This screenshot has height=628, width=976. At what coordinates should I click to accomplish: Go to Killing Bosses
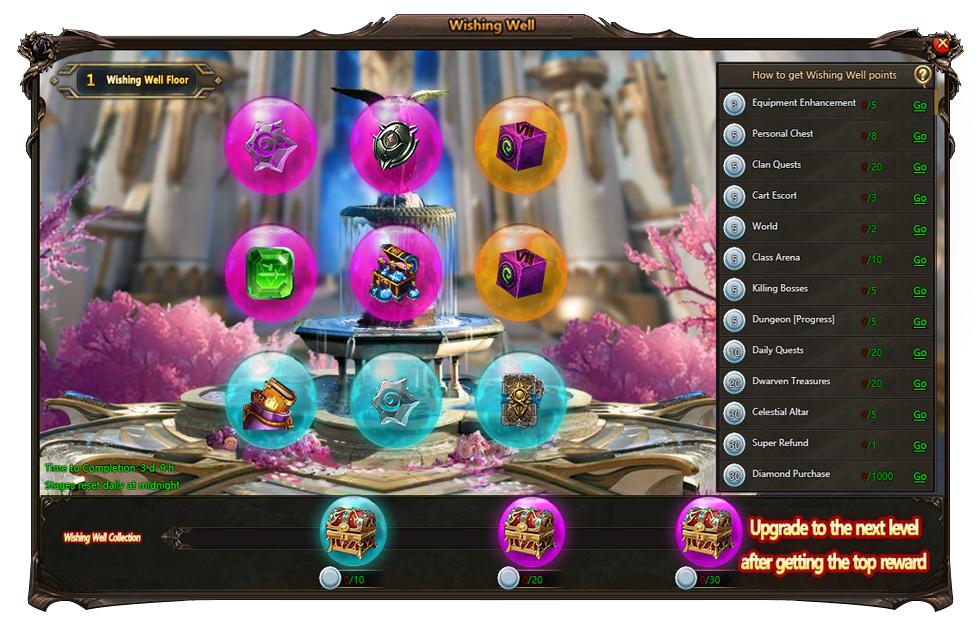pyautogui.click(x=919, y=291)
